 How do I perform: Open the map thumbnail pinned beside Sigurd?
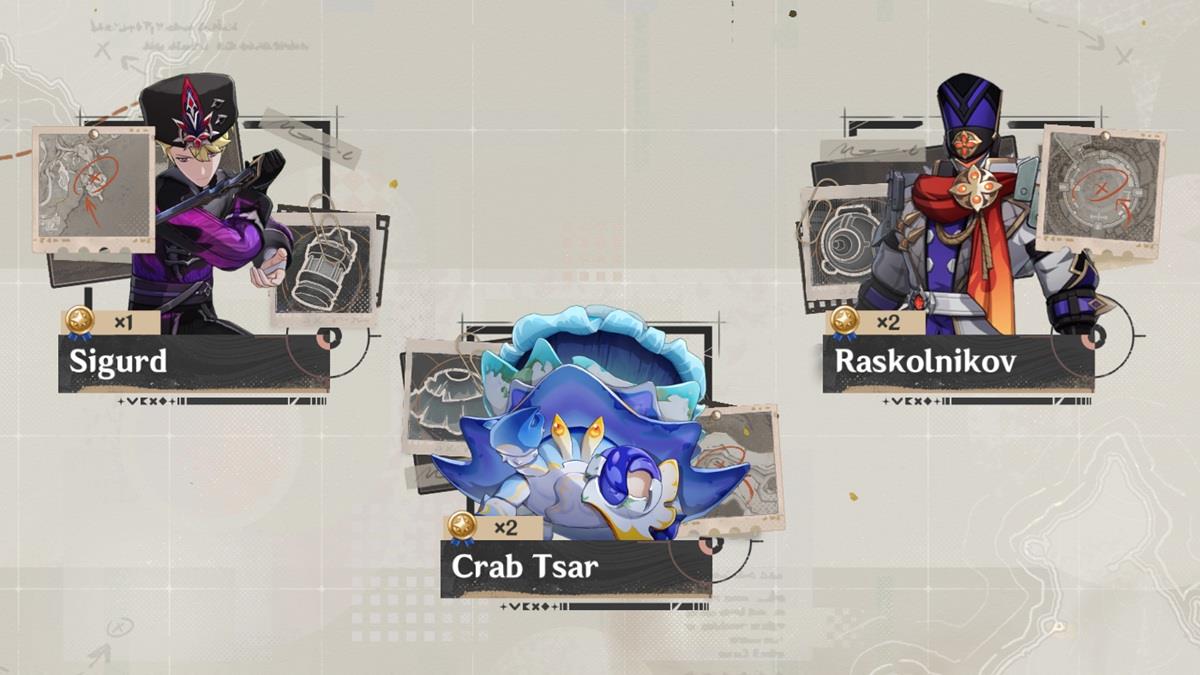tap(93, 189)
